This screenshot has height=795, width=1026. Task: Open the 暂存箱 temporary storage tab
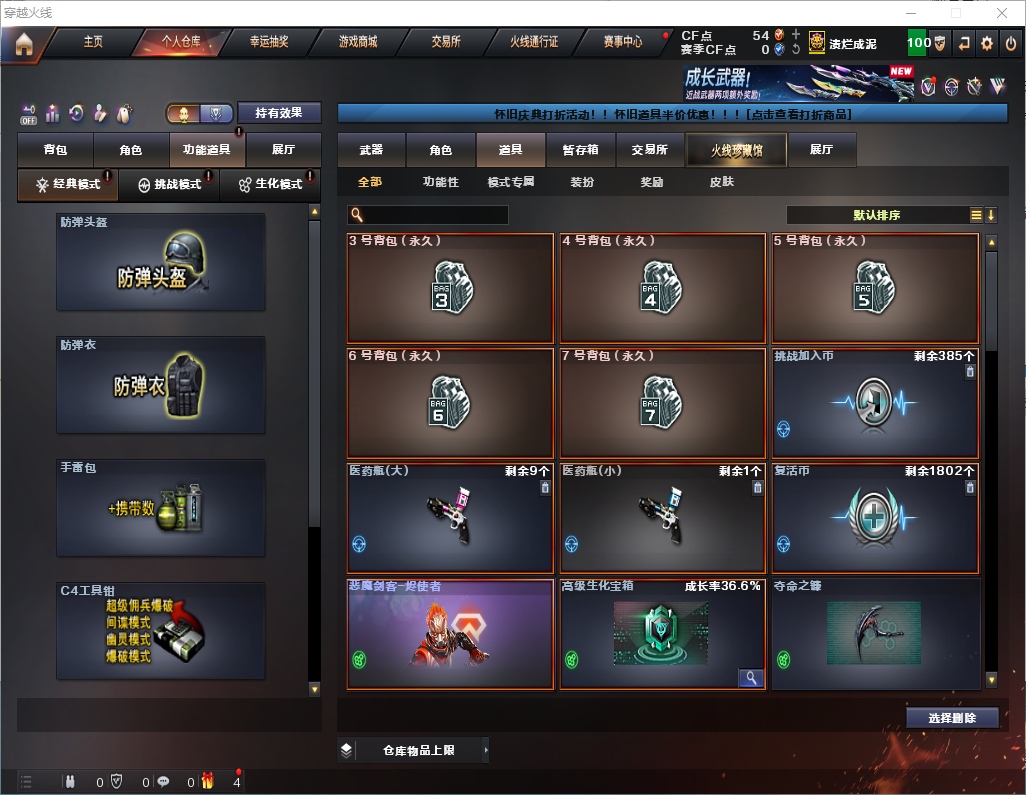(x=580, y=150)
